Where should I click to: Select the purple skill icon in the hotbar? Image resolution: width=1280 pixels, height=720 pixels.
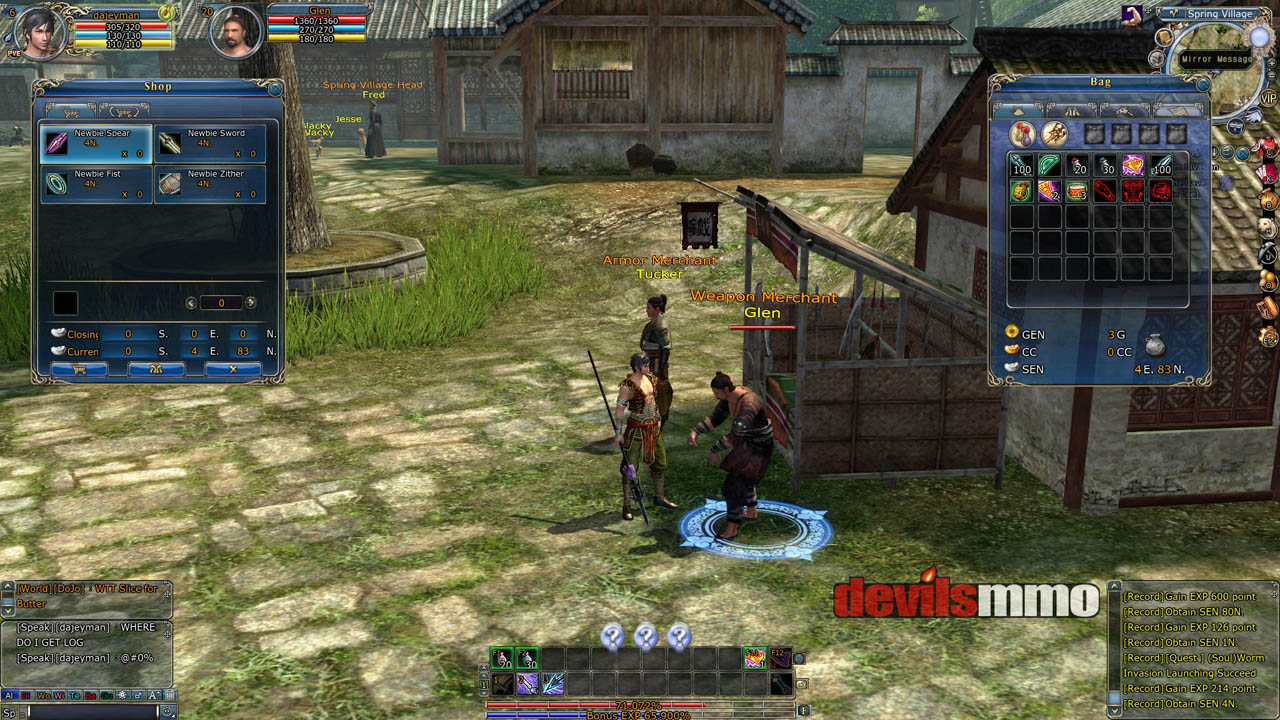point(528,684)
